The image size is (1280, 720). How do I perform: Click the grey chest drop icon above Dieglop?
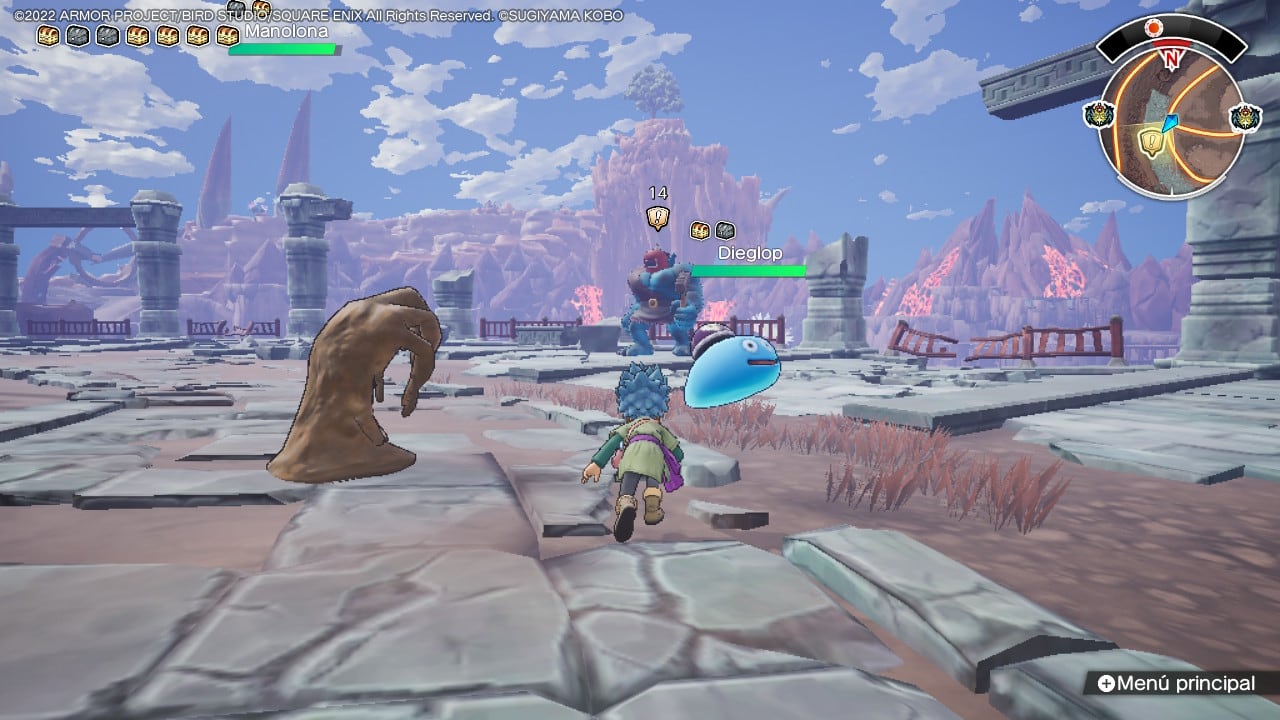[x=726, y=231]
